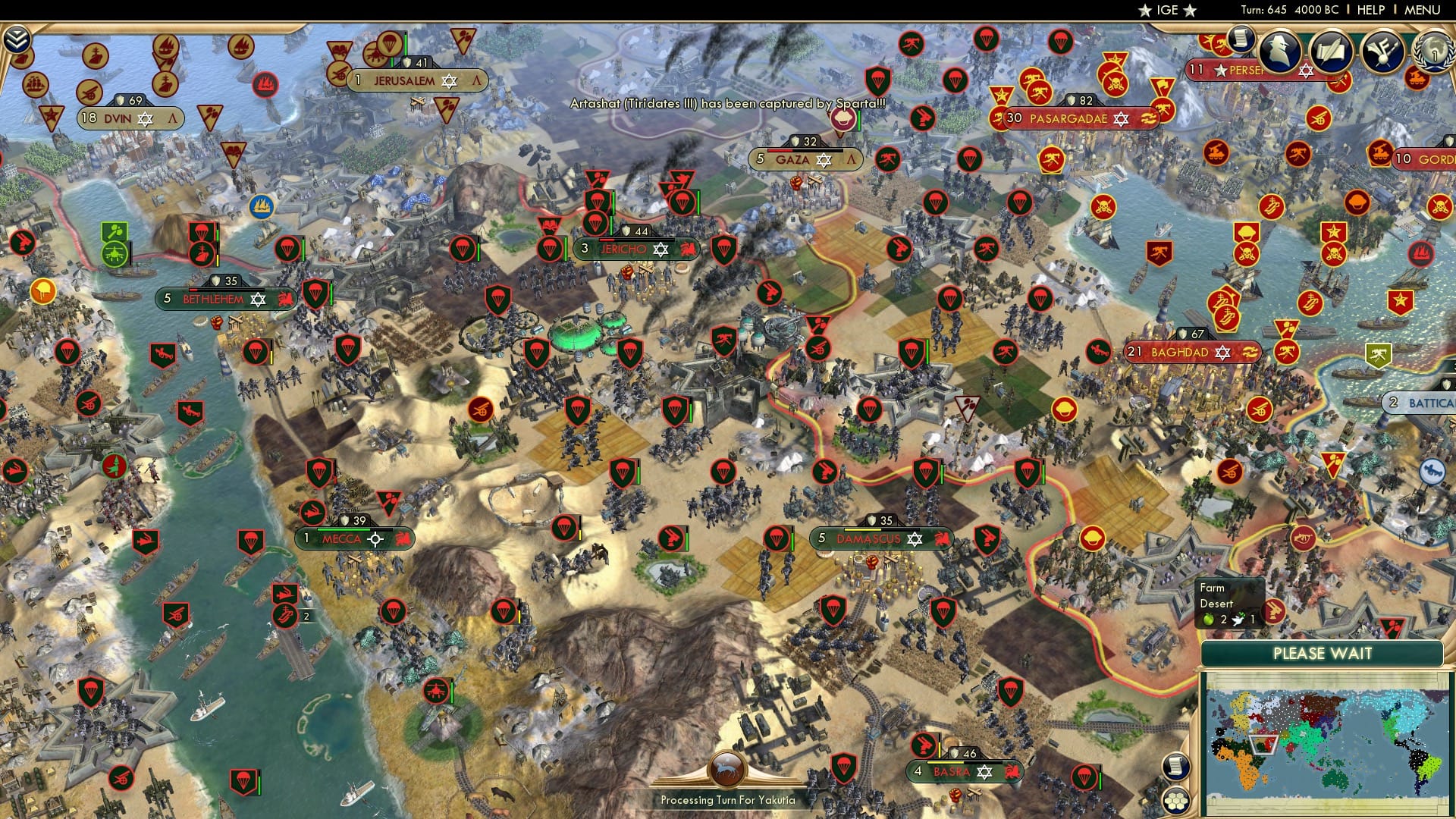
Task: Open the notification log scroll beside the minimap
Action: 1177,767
